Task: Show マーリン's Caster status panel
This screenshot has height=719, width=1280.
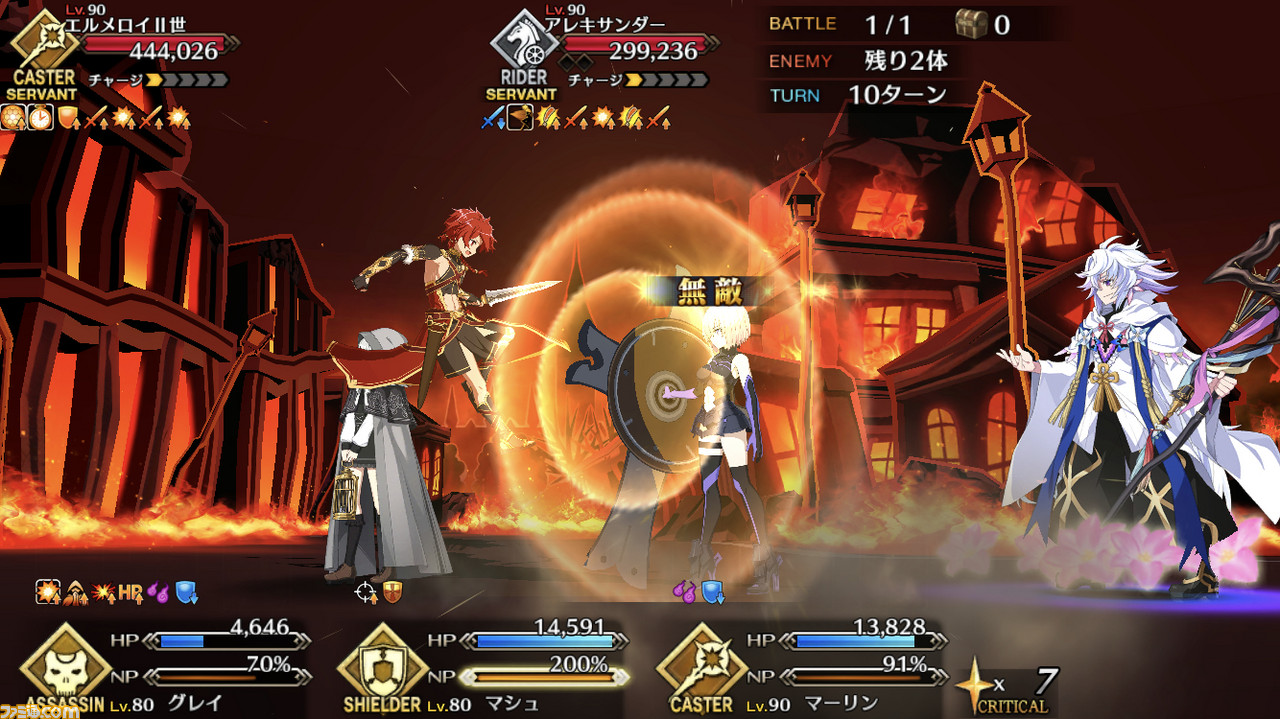Action: tap(798, 665)
